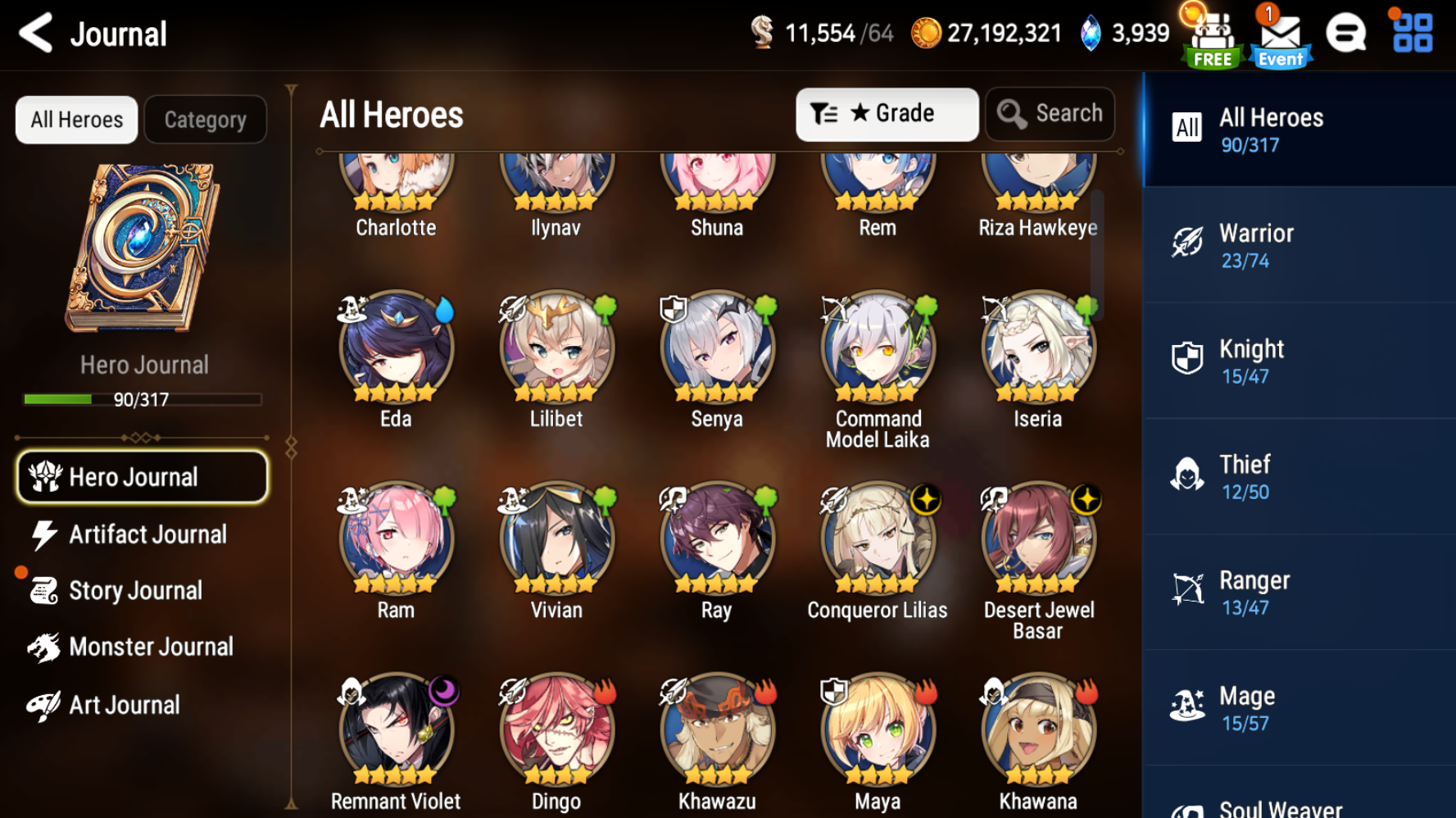Image resolution: width=1456 pixels, height=818 pixels.
Task: Open Ram's hero portrait
Action: tap(396, 539)
